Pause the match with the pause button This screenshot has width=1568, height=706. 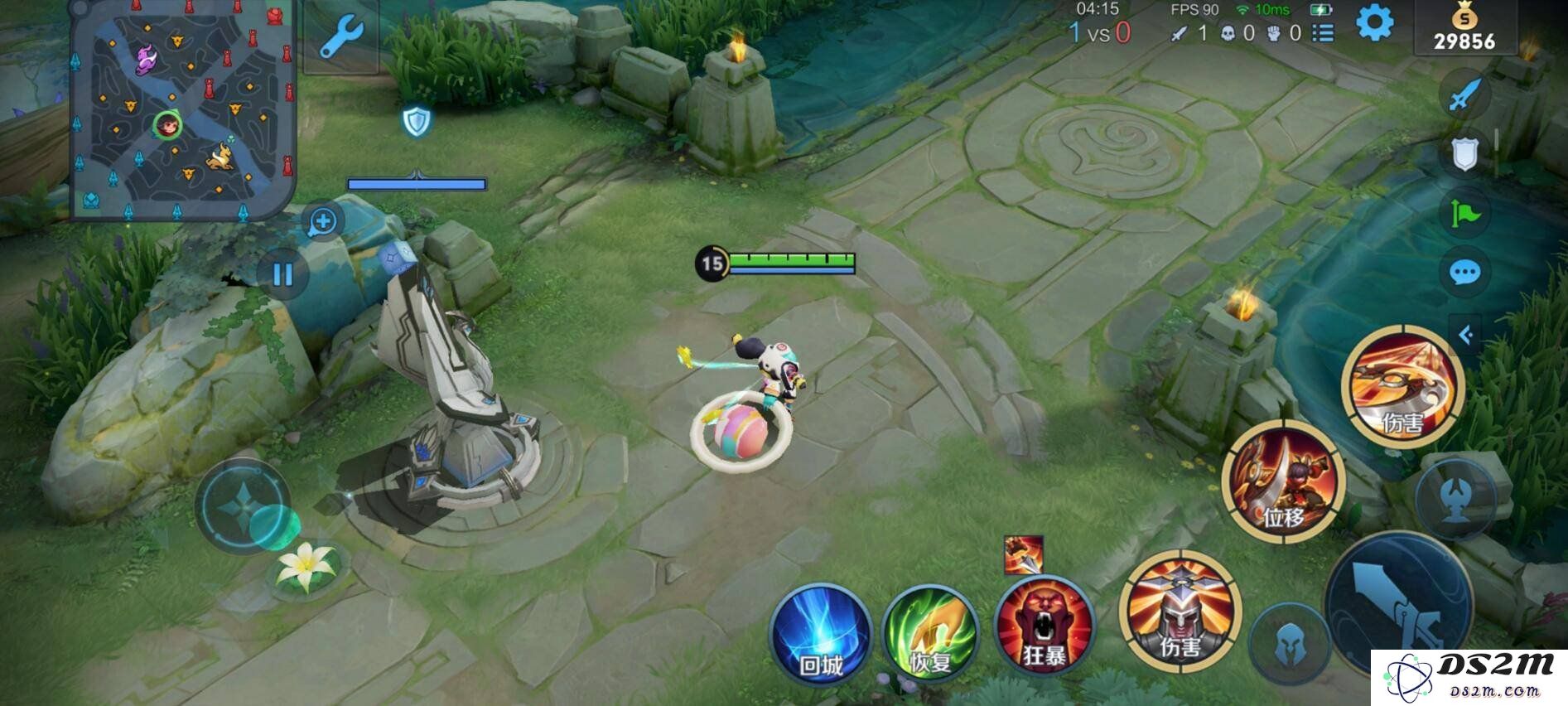(x=282, y=274)
